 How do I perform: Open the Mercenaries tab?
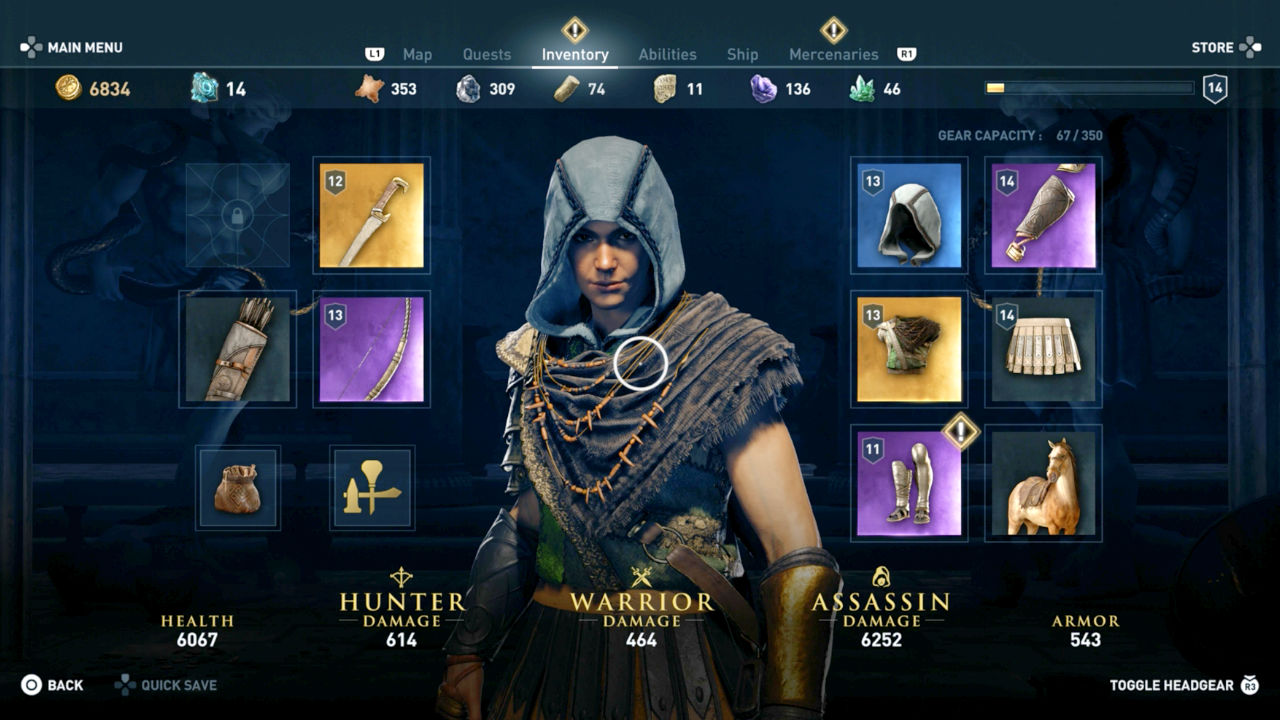(x=835, y=55)
